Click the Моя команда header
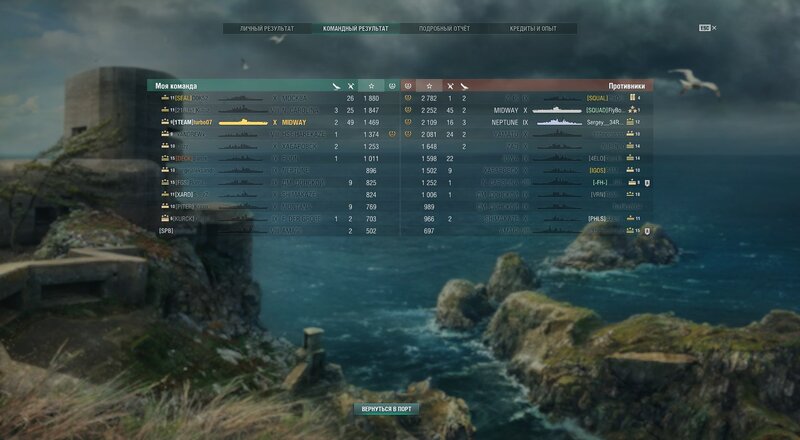Image resolution: width=800 pixels, height=440 pixels. [178, 86]
